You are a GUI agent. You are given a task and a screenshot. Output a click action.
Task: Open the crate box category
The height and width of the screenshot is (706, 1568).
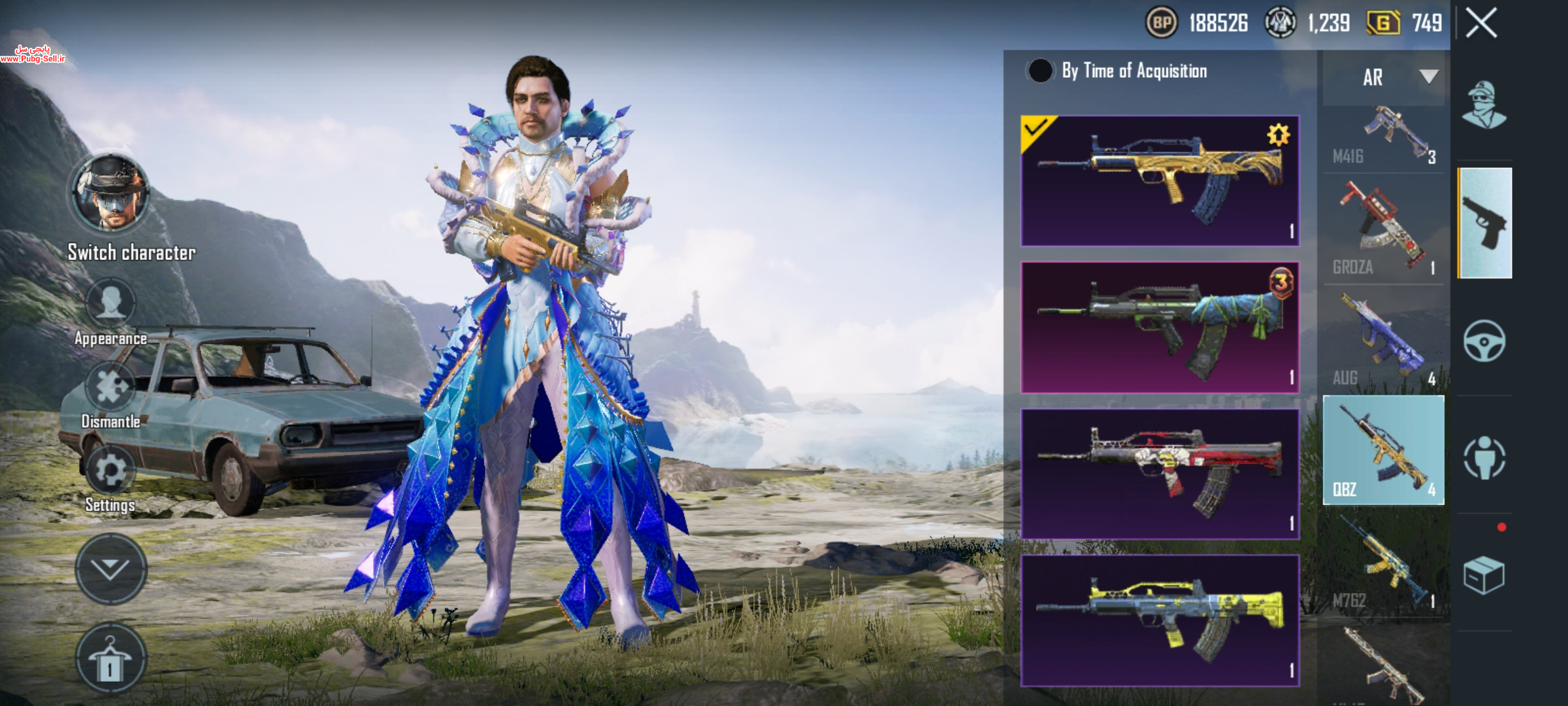(x=1484, y=575)
